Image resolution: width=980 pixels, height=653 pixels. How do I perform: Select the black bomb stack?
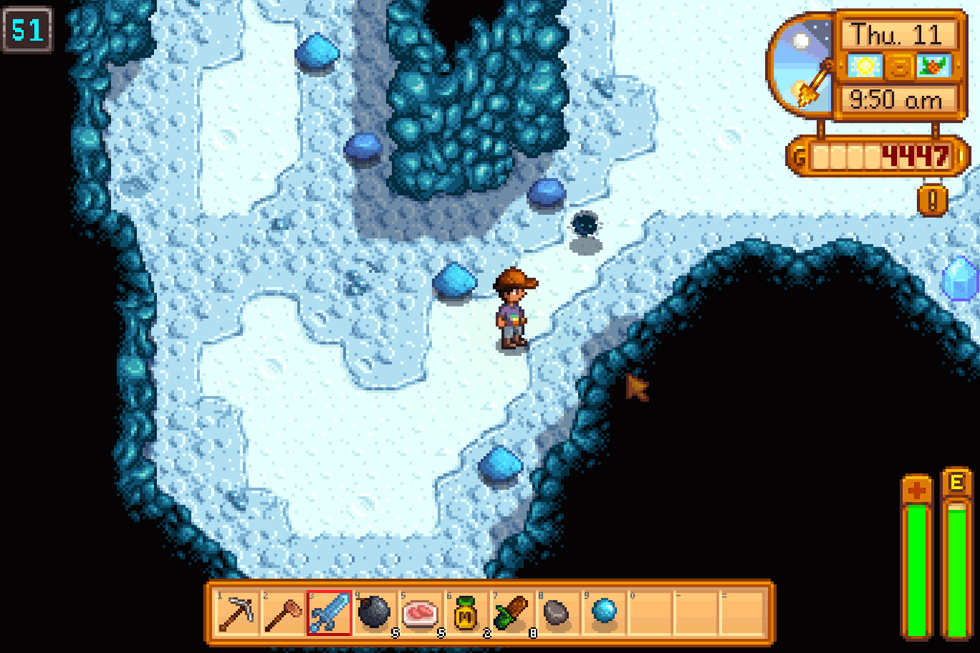(375, 612)
